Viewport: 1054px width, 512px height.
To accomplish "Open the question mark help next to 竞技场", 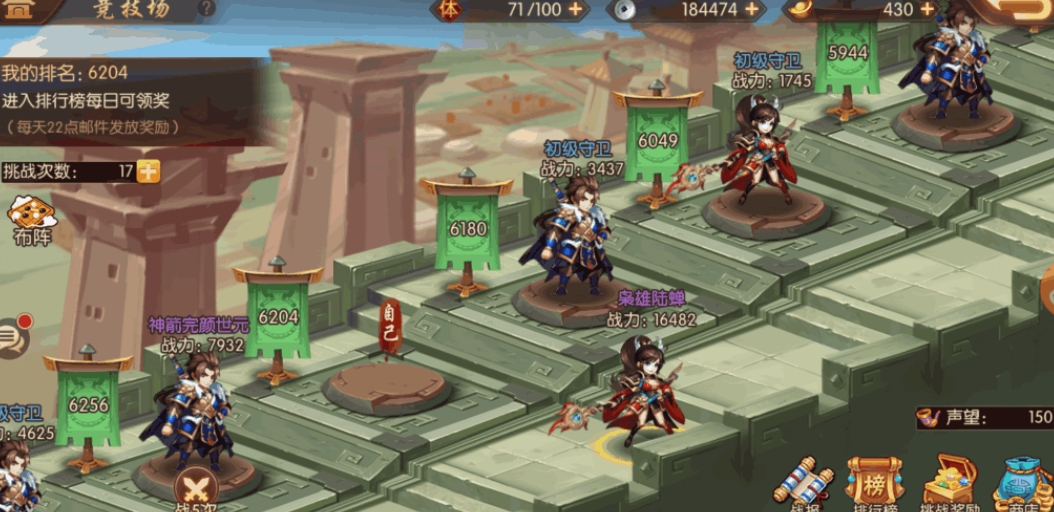I will pos(206,9).
